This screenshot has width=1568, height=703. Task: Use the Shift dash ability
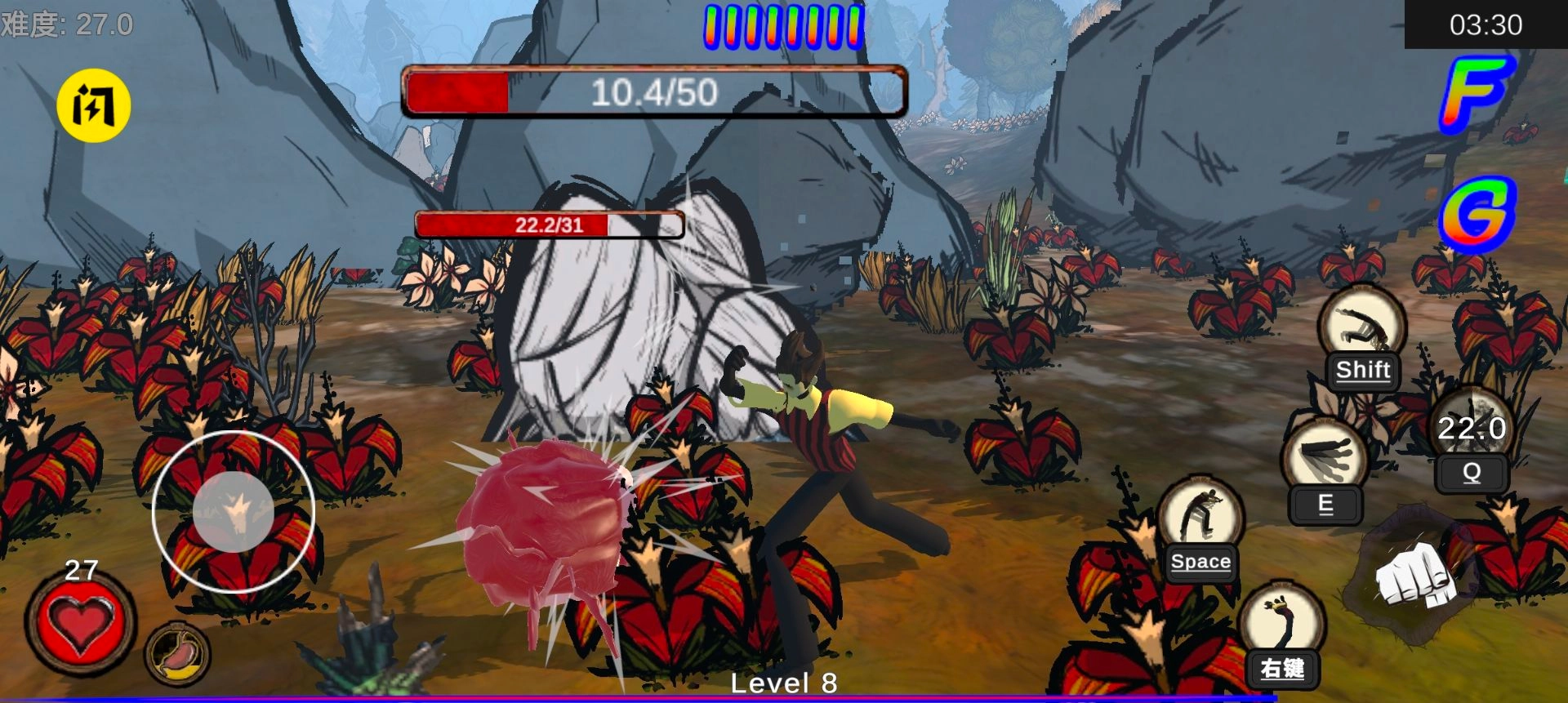tap(1362, 329)
